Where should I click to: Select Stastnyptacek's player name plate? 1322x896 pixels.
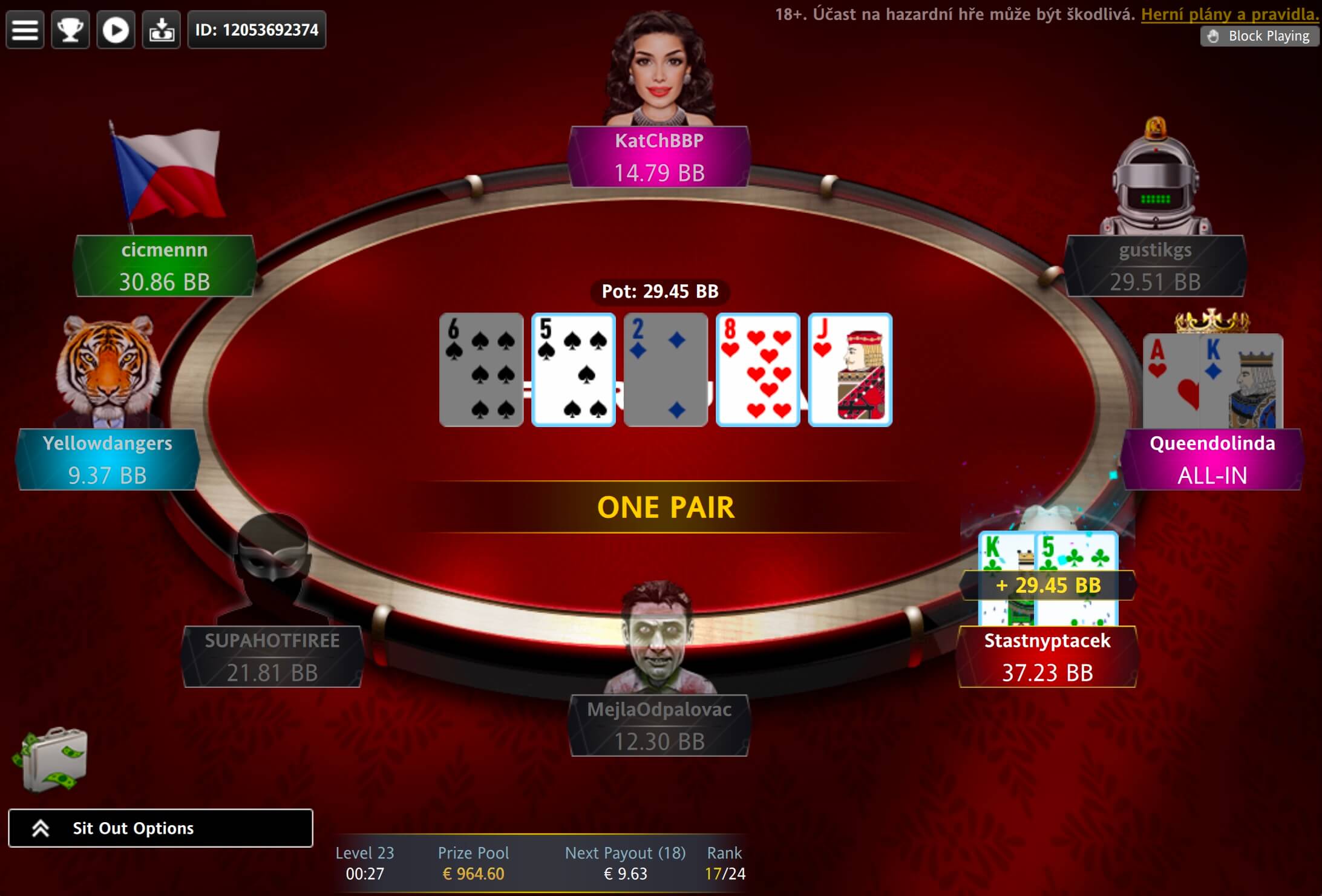(x=1047, y=657)
